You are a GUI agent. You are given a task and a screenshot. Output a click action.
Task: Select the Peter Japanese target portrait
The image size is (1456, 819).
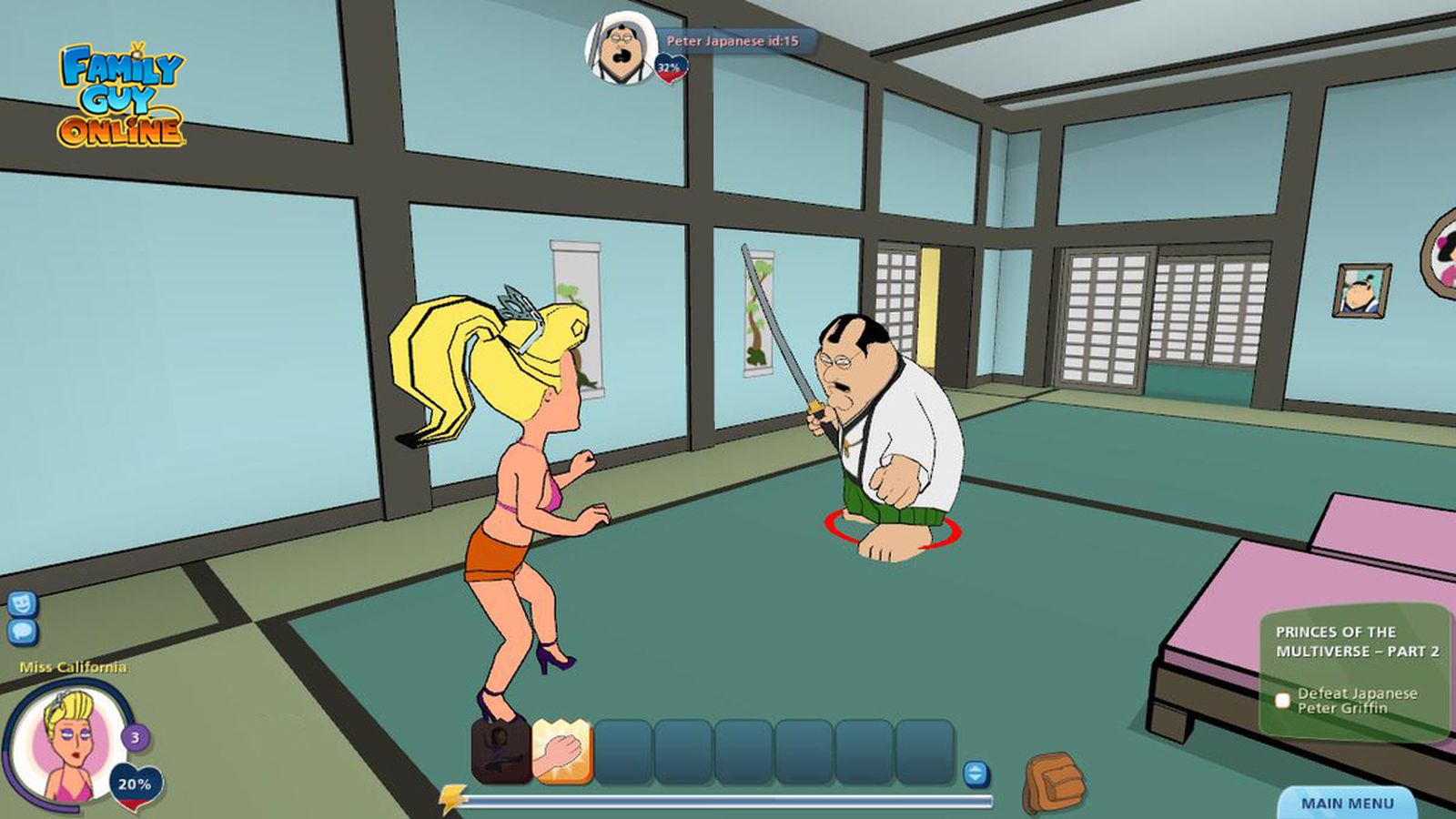point(621,48)
